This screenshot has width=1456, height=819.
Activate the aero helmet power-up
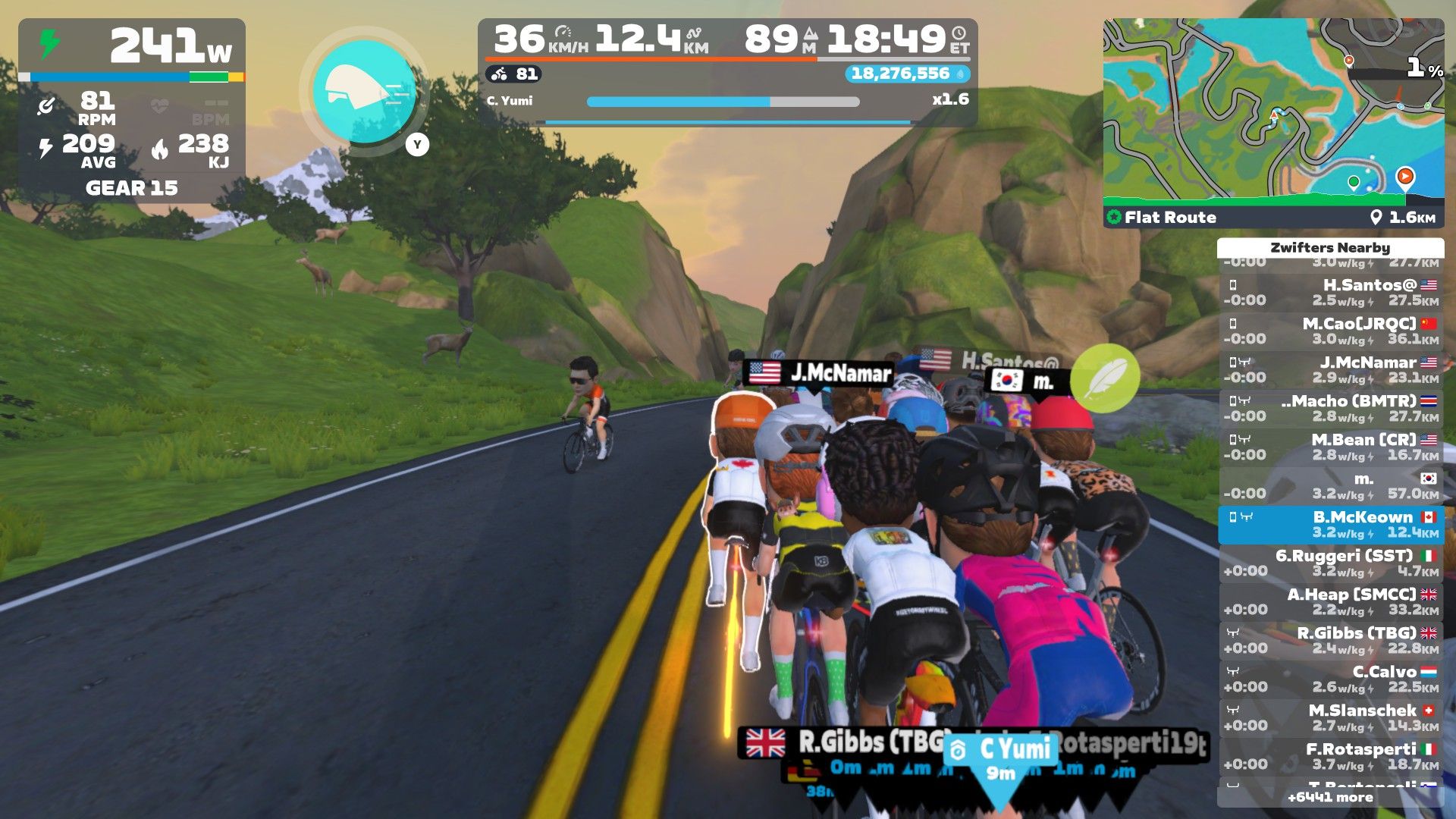tap(365, 92)
